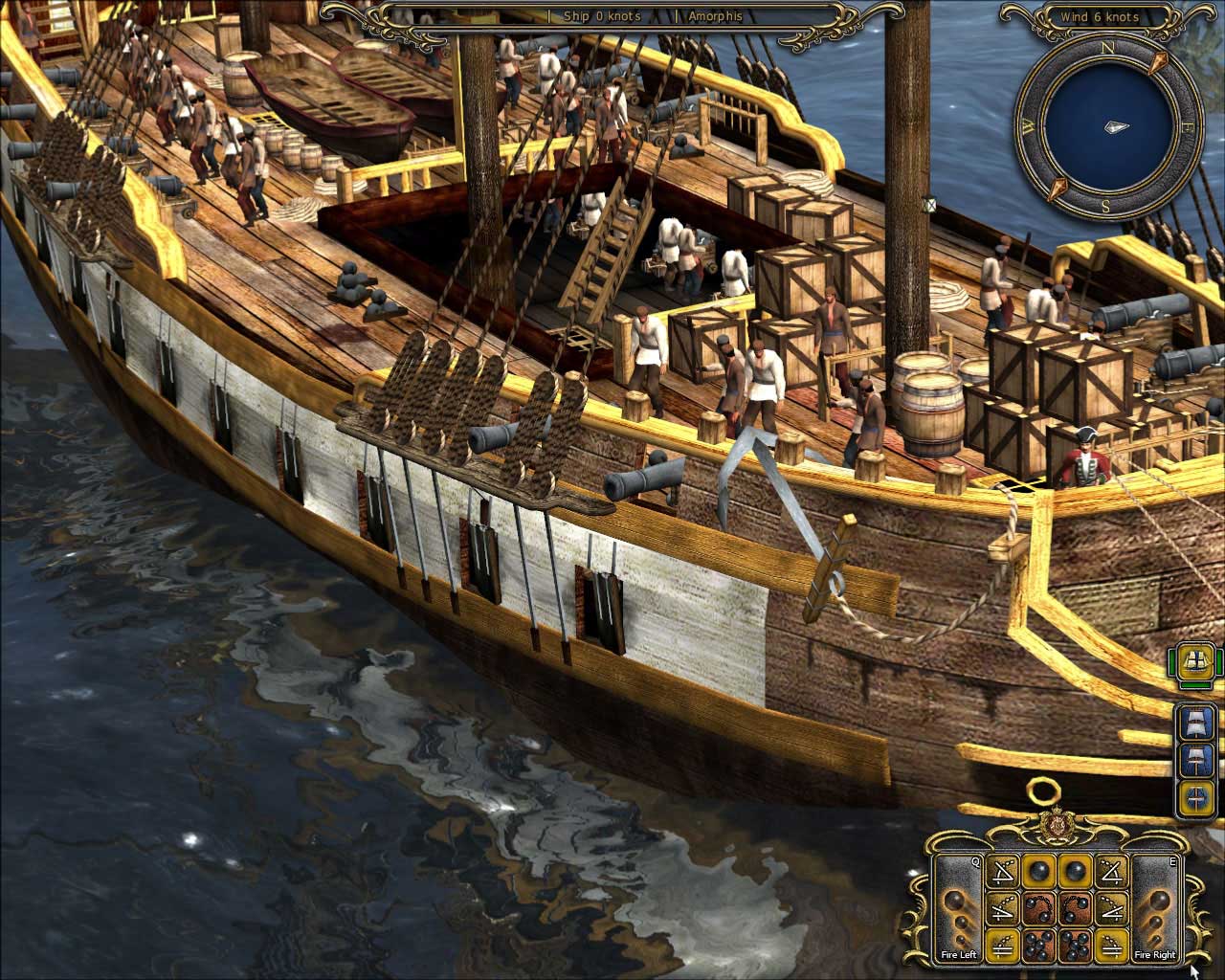Select round shot next to Fire Right
Viewport: 1225px width, 980px height.
(1074, 872)
